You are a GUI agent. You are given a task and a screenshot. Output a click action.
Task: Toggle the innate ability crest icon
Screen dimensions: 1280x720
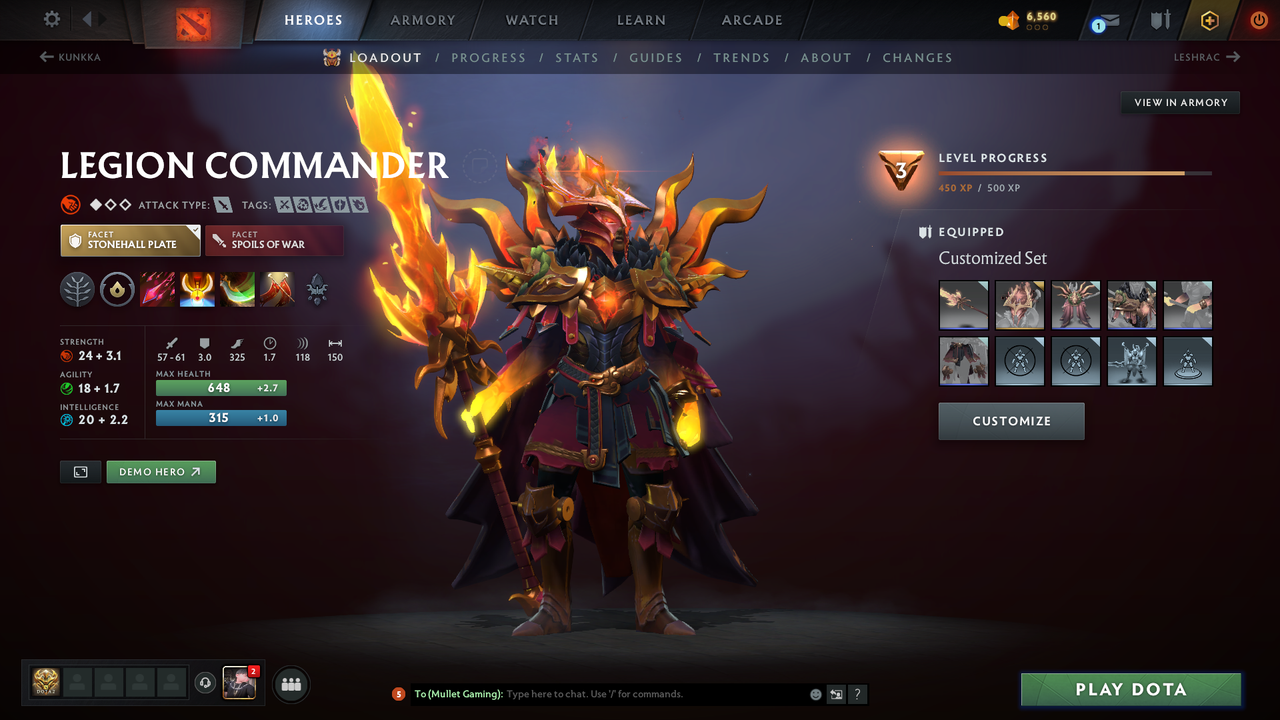click(317, 290)
